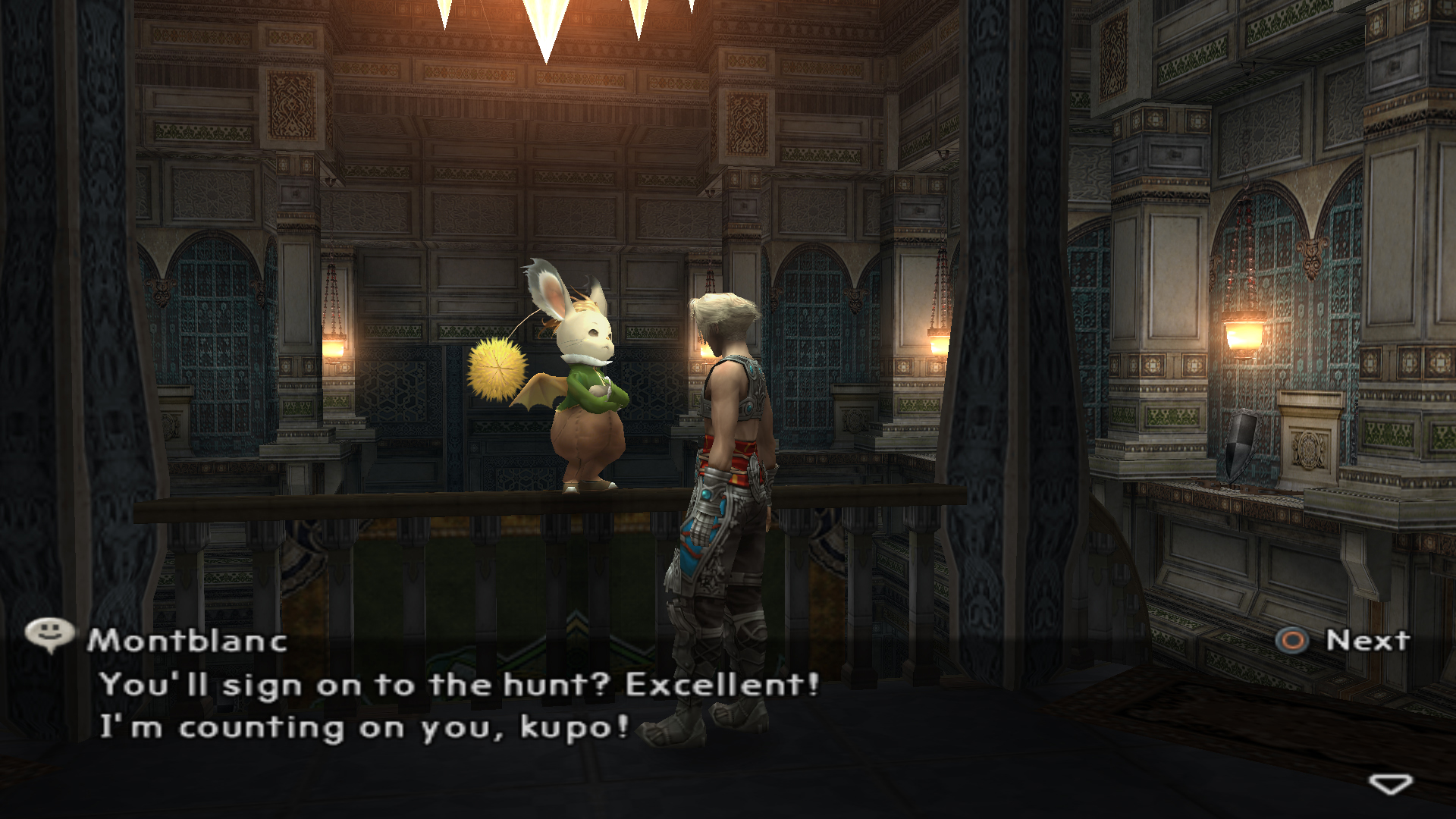Advance dialogue with the white down arrow
The width and height of the screenshot is (1456, 819).
coord(1390,784)
